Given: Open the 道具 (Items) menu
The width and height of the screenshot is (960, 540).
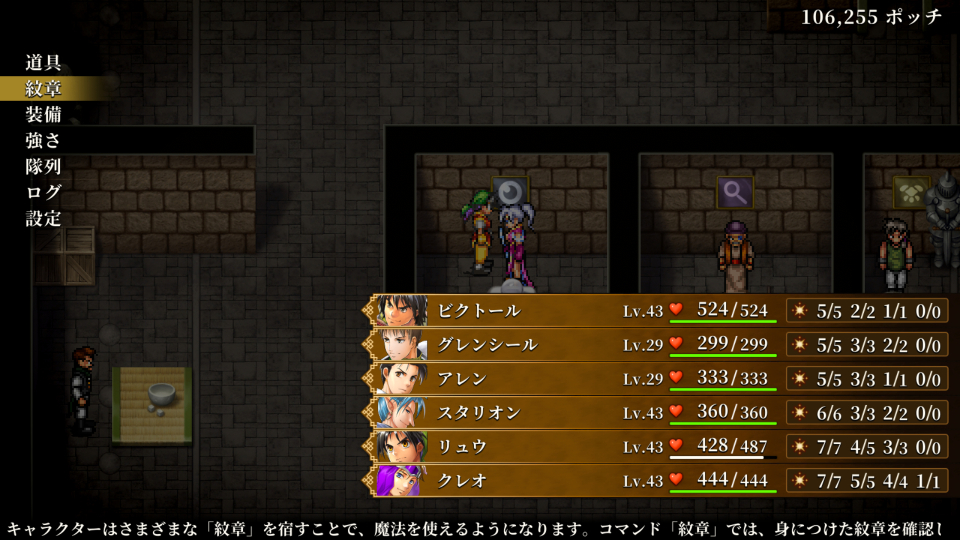Looking at the screenshot, I should click(x=44, y=62).
